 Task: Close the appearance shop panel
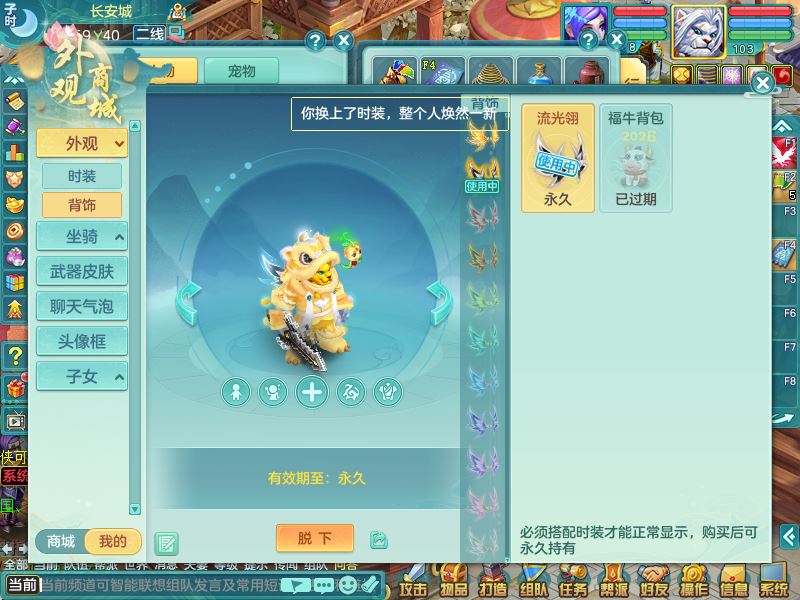coord(762,84)
